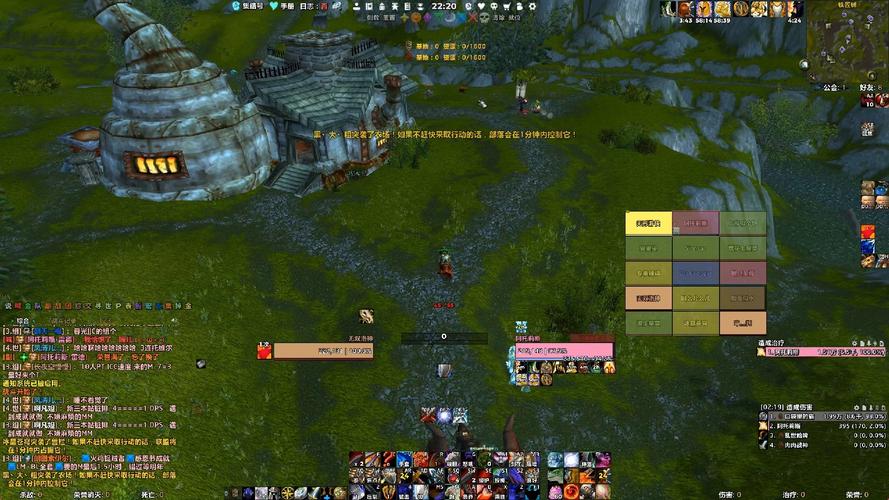The height and width of the screenshot is (500, 889).
Task: Click the red flame buff icon
Action: [x=867, y=232]
